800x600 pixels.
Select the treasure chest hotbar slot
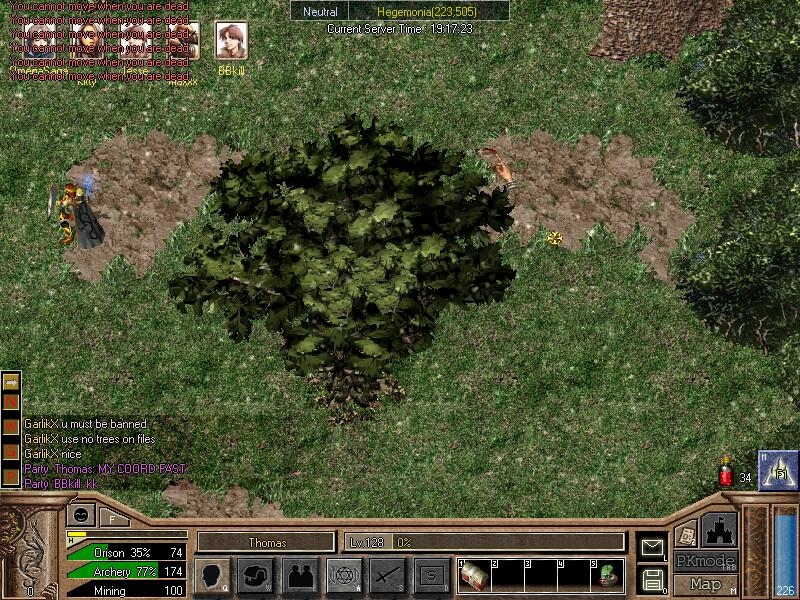coord(474,577)
